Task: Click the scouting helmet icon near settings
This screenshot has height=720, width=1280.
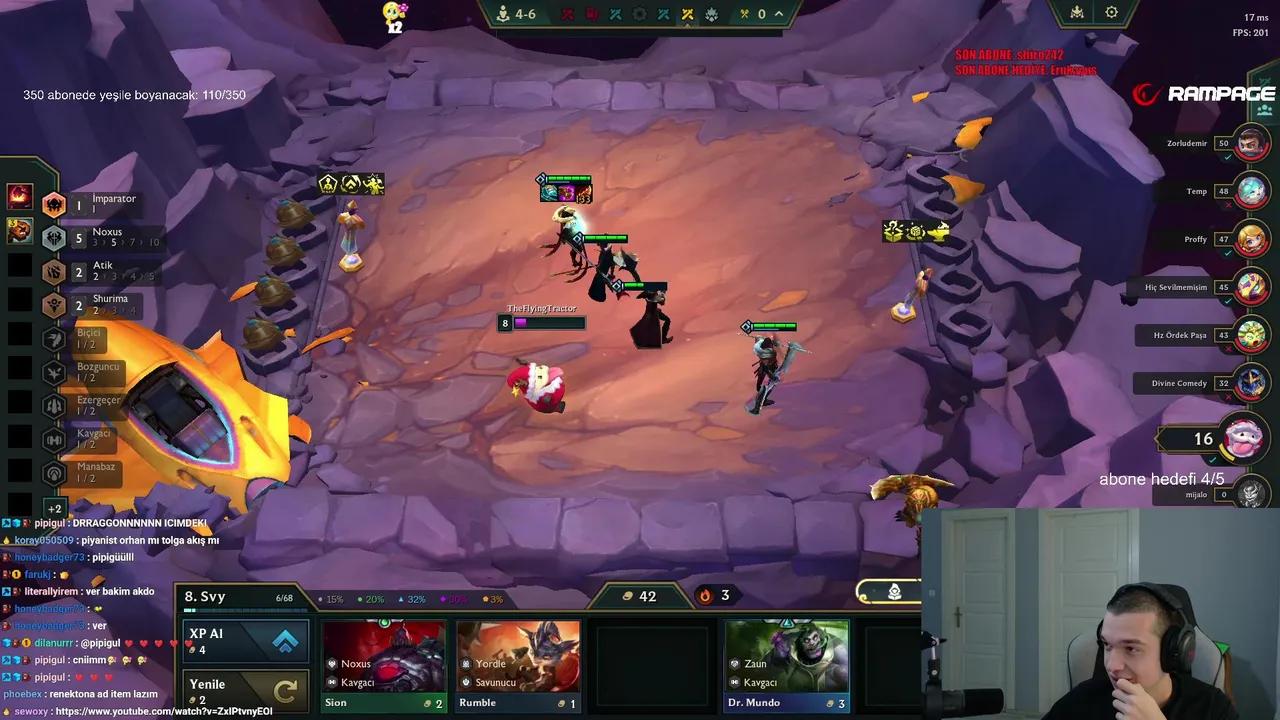Action: (x=1077, y=12)
